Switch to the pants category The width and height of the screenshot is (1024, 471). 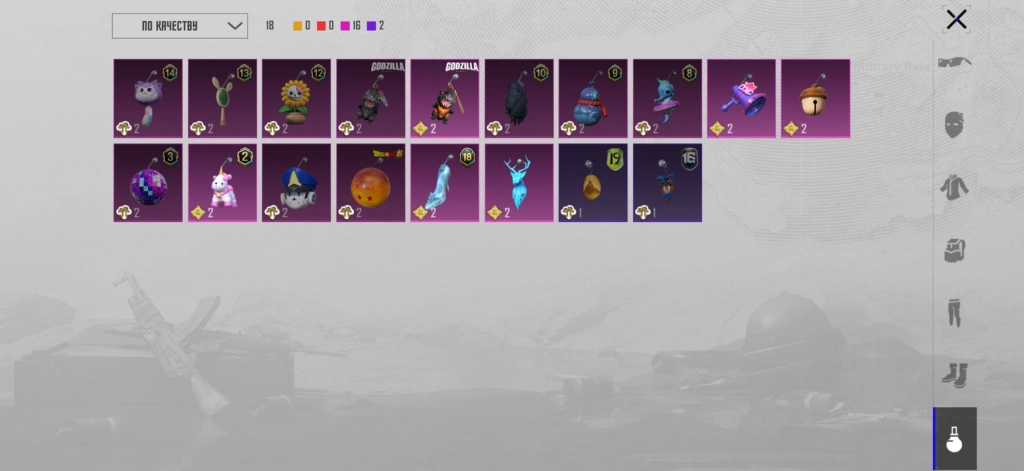coord(955,312)
